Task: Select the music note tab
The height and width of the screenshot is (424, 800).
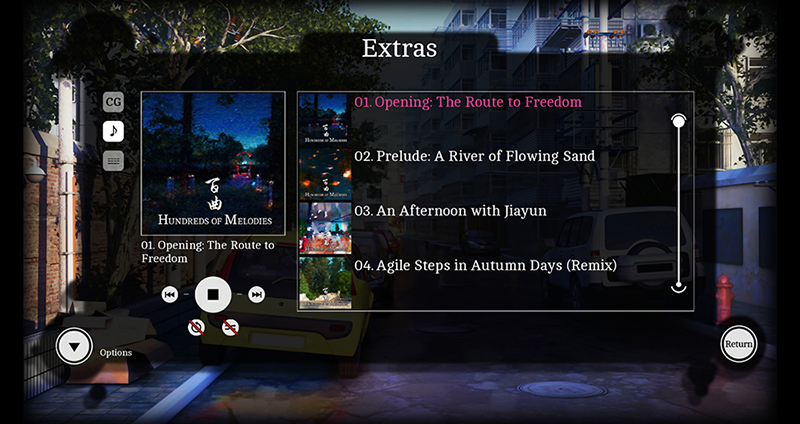Action: (114, 130)
